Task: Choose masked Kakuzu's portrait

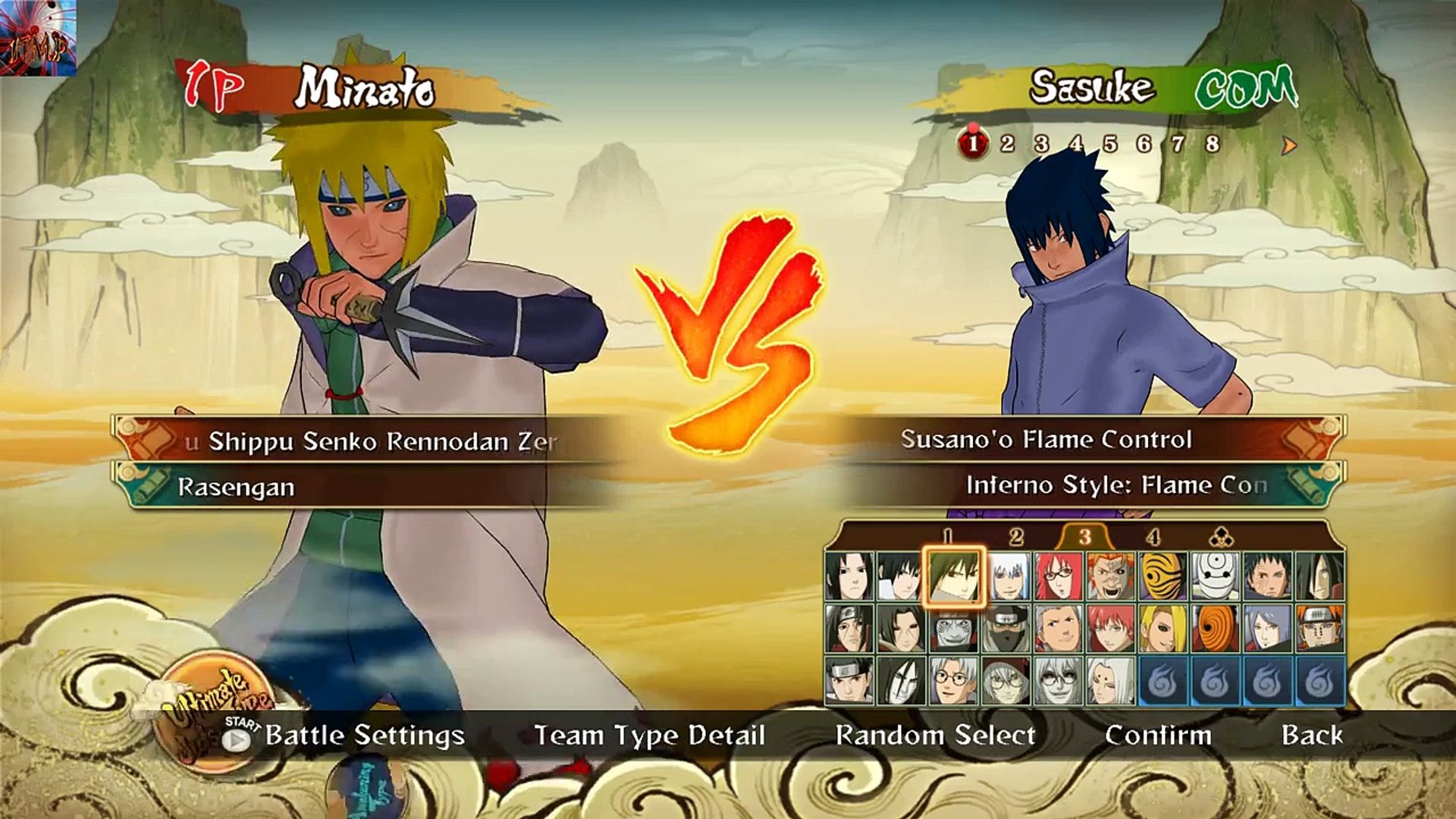Action: (1006, 629)
